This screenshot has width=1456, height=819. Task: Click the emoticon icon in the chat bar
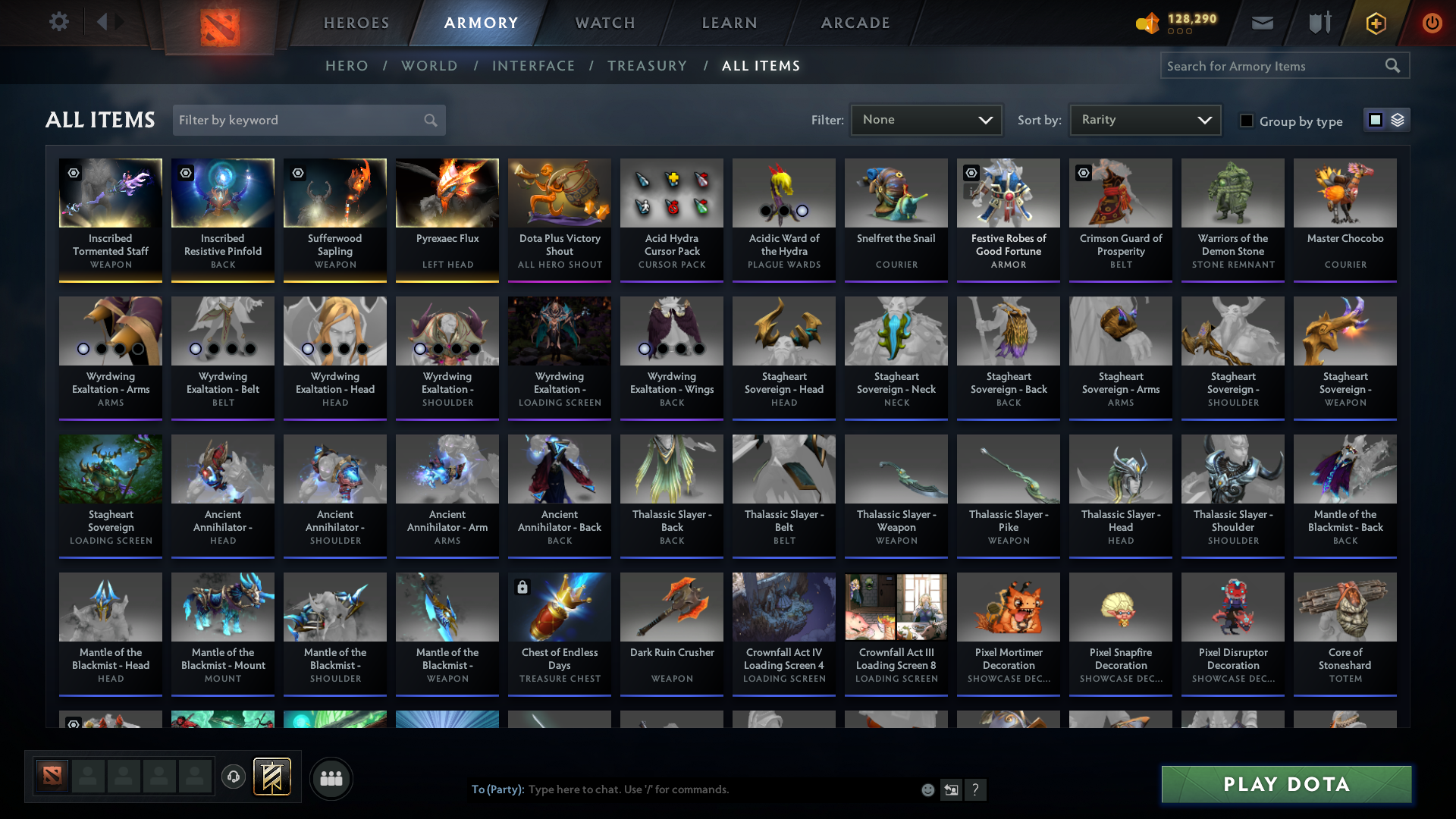[927, 789]
